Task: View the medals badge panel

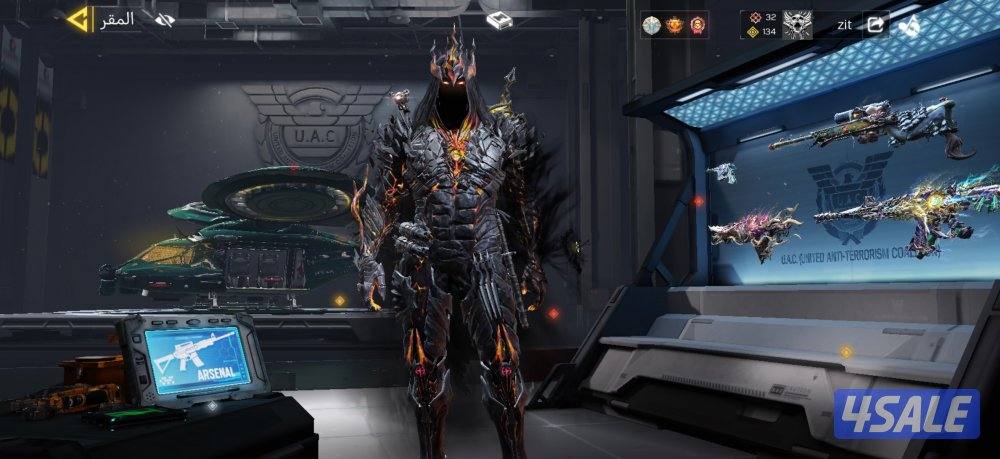Action: pos(675,24)
